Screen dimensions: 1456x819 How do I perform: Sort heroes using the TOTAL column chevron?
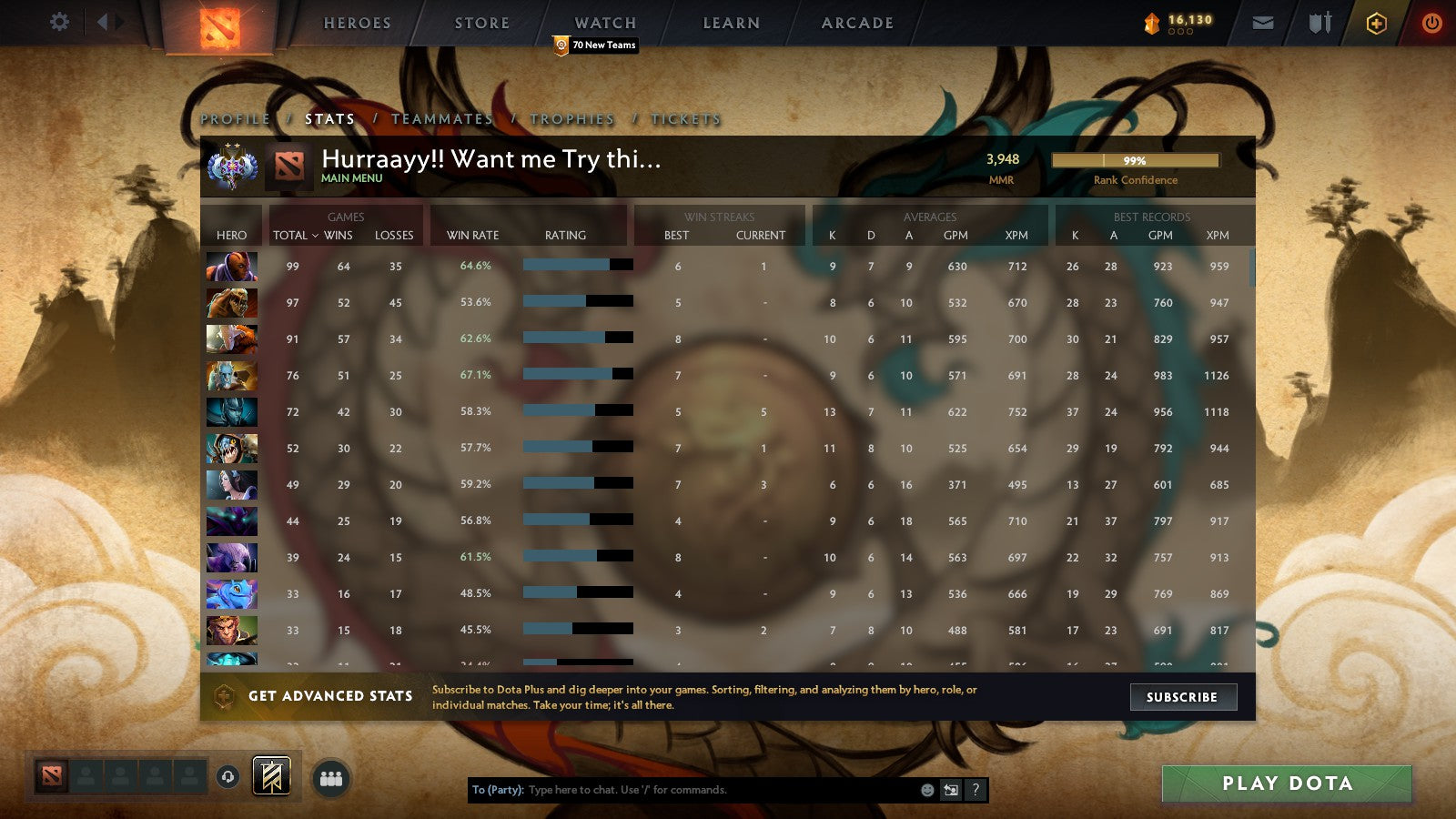click(x=317, y=235)
